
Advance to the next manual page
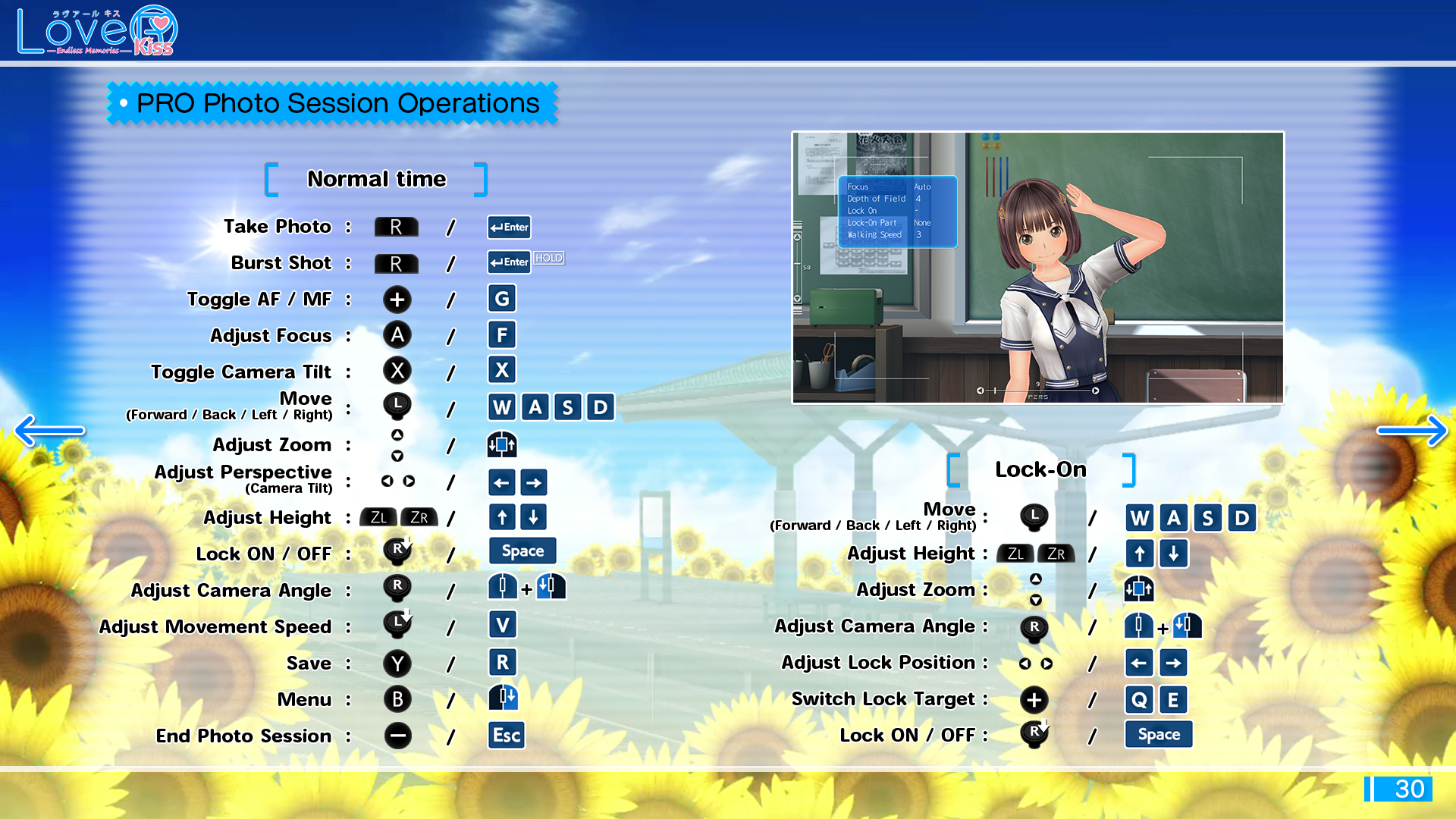(x=1412, y=431)
